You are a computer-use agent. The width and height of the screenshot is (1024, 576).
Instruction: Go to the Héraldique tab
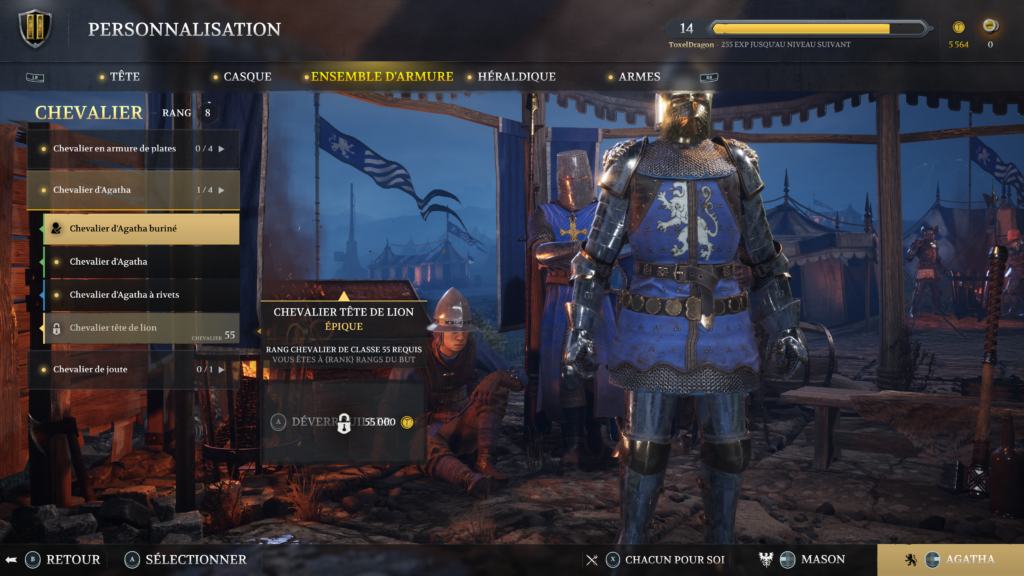point(516,76)
